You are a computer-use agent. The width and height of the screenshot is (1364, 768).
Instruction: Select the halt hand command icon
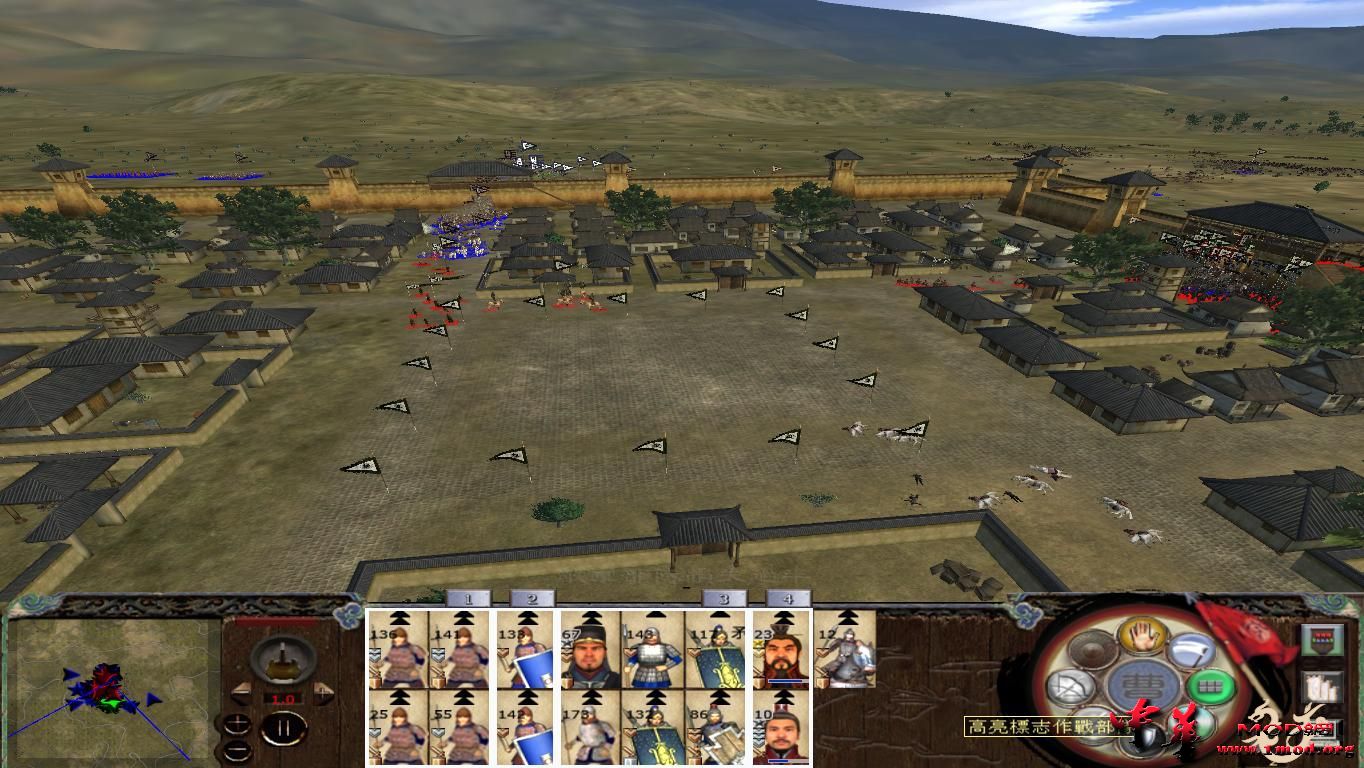click(1141, 635)
